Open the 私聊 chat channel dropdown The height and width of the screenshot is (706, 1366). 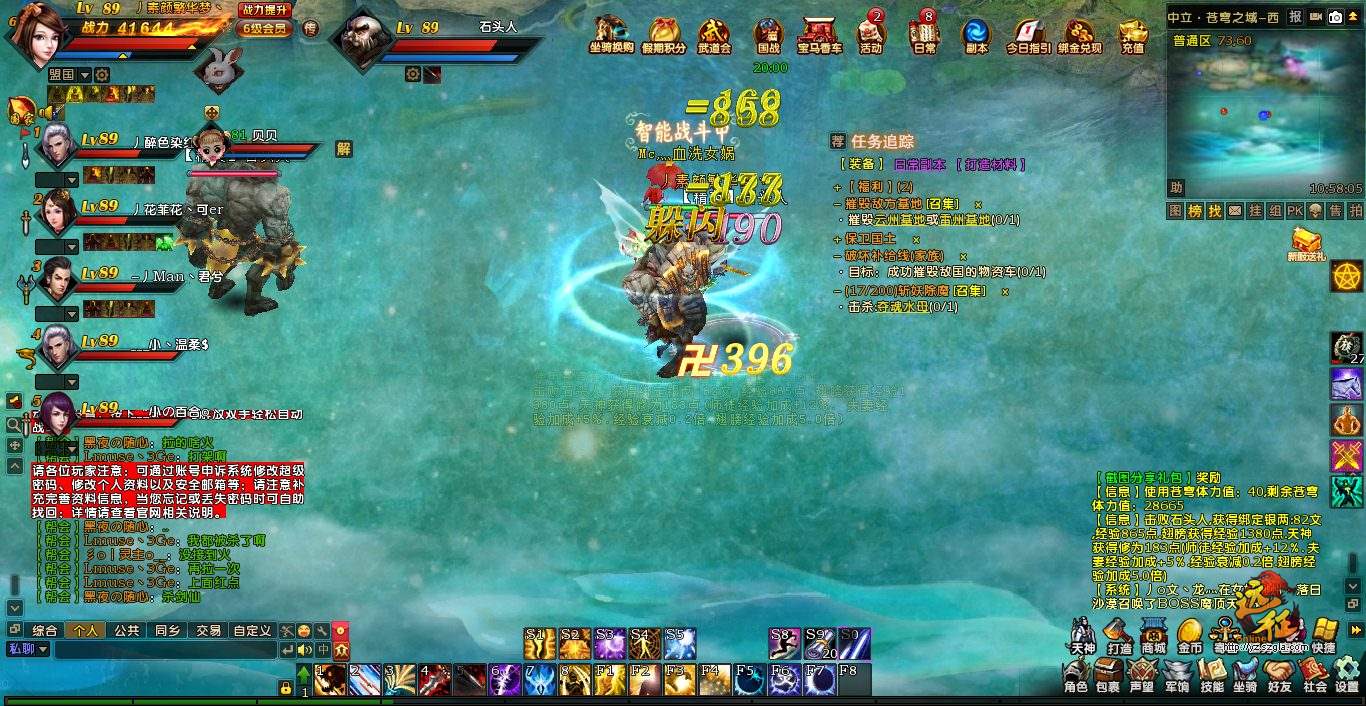[28, 649]
